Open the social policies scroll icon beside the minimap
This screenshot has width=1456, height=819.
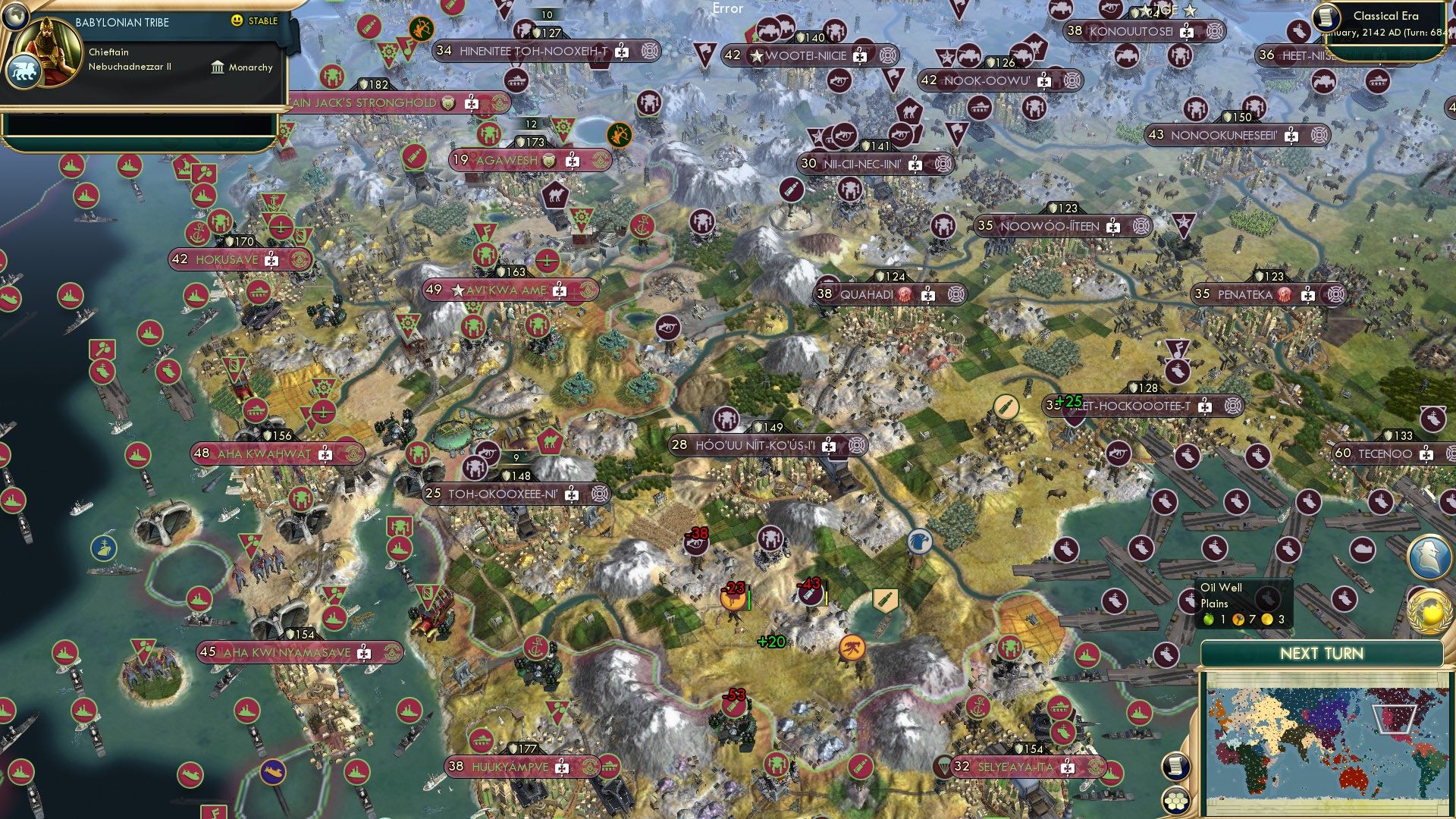1176,766
